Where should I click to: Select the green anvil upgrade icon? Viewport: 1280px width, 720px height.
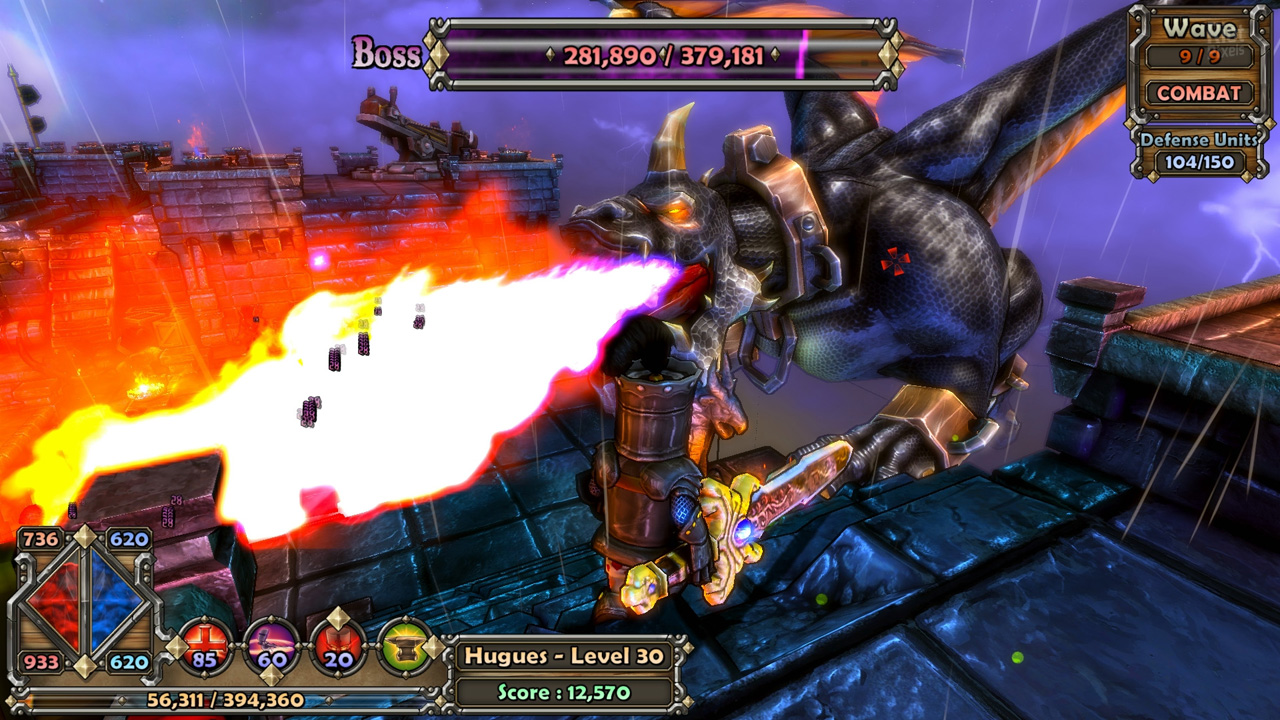405,647
